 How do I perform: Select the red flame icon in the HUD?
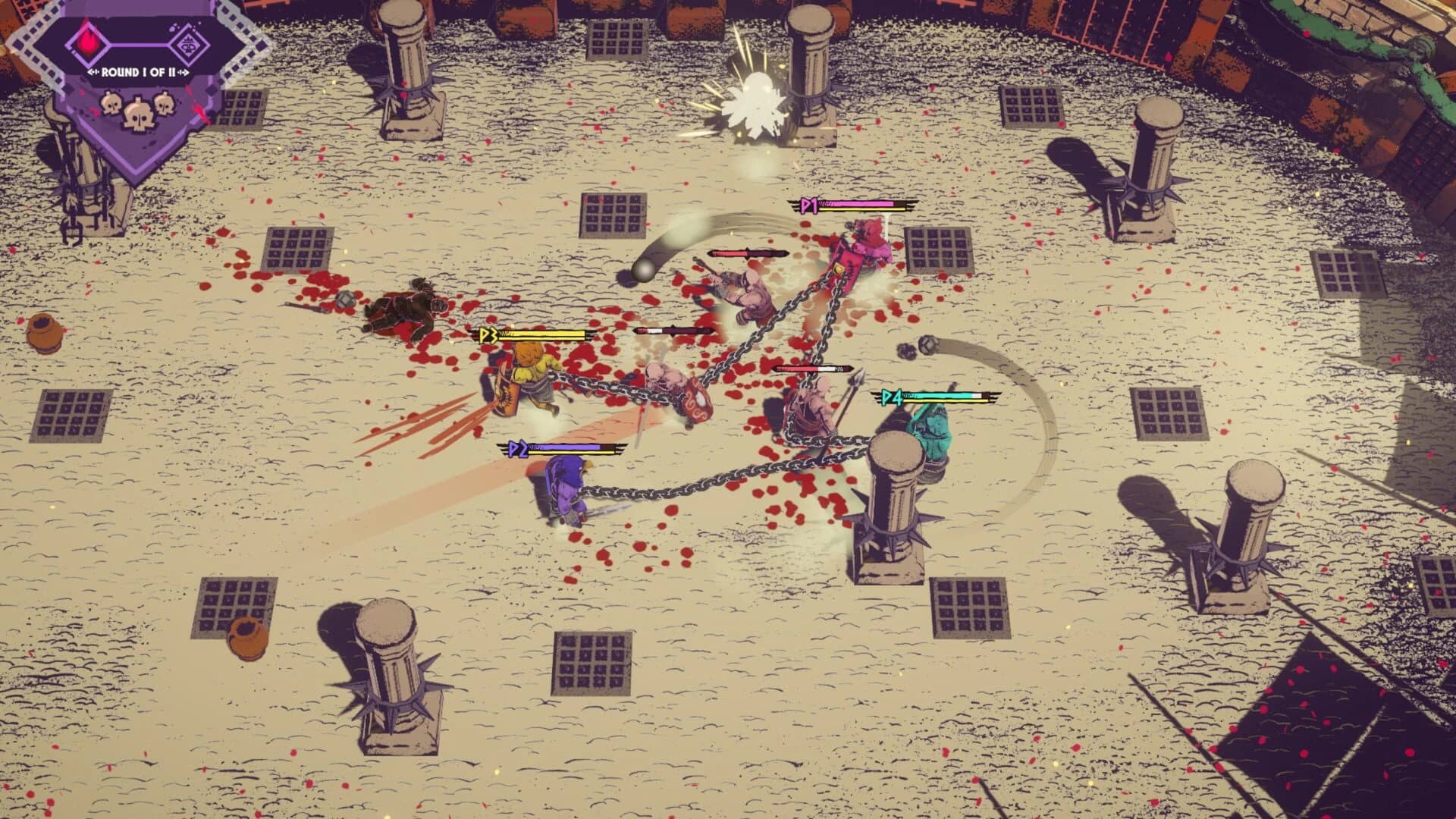click(x=87, y=42)
